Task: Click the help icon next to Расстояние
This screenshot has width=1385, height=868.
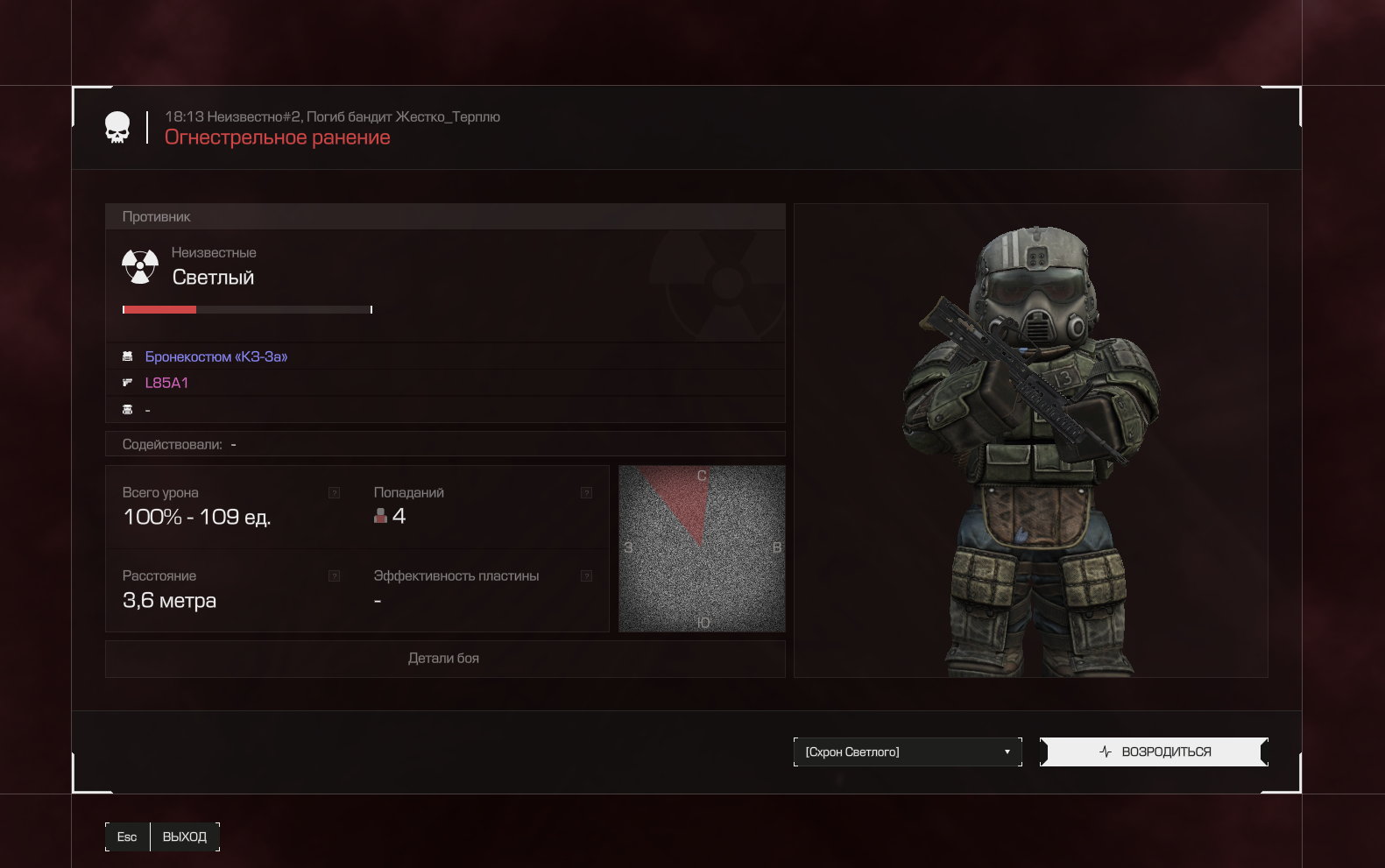Action: coord(334,576)
